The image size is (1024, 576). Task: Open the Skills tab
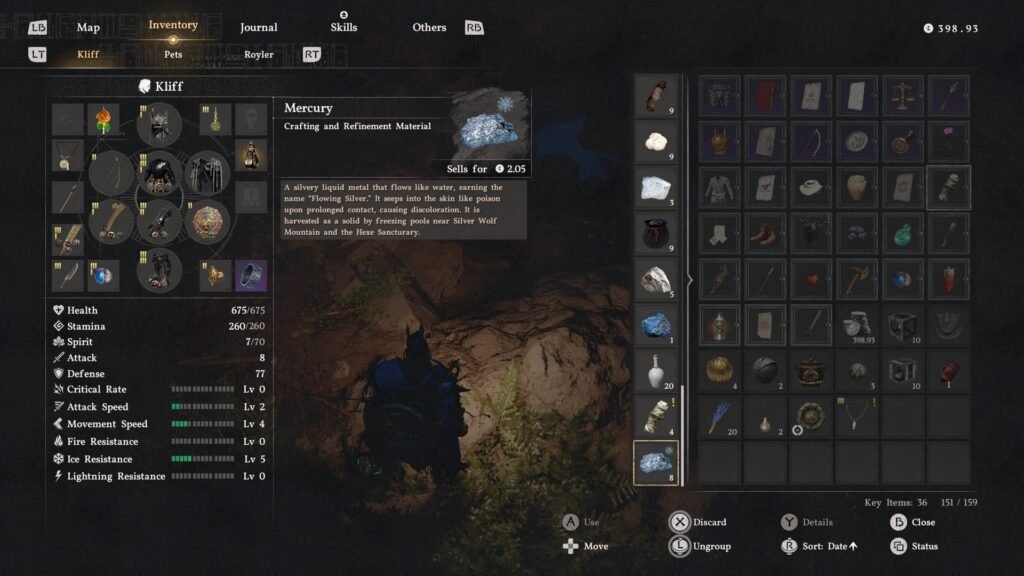[344, 27]
